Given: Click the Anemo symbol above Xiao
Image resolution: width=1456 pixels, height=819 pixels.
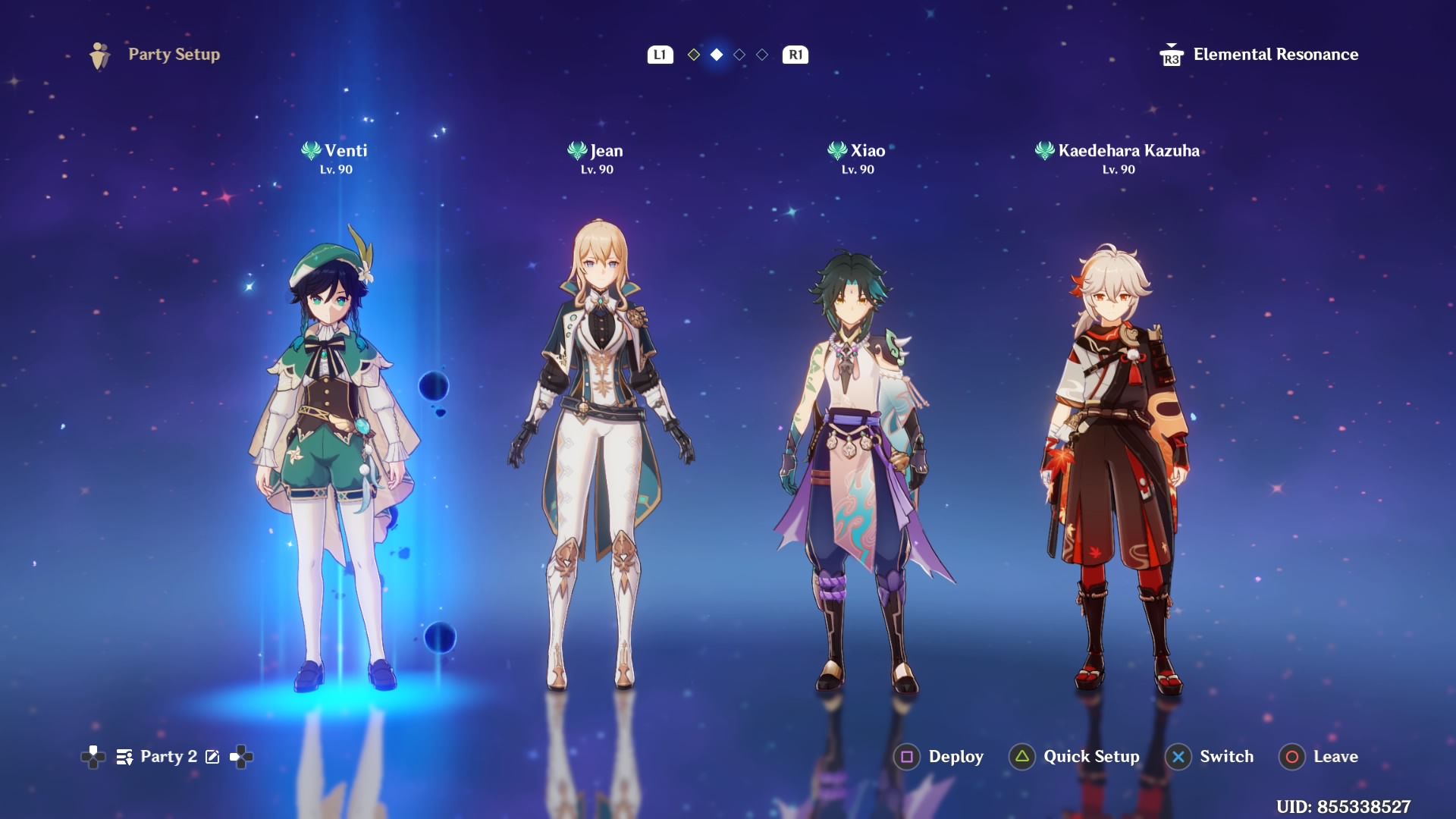Looking at the screenshot, I should [837, 150].
